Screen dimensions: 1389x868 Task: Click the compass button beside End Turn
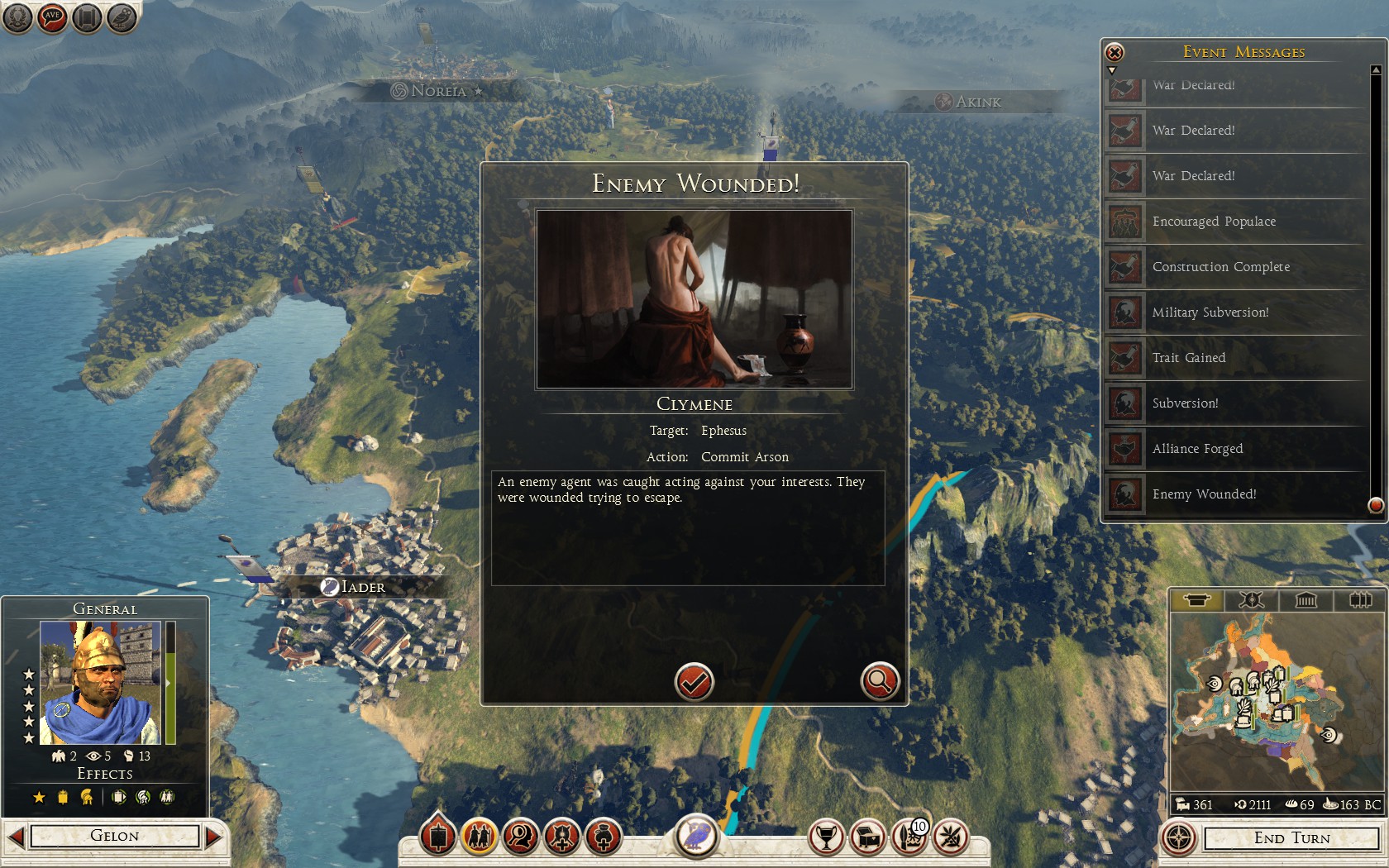coord(1179,838)
